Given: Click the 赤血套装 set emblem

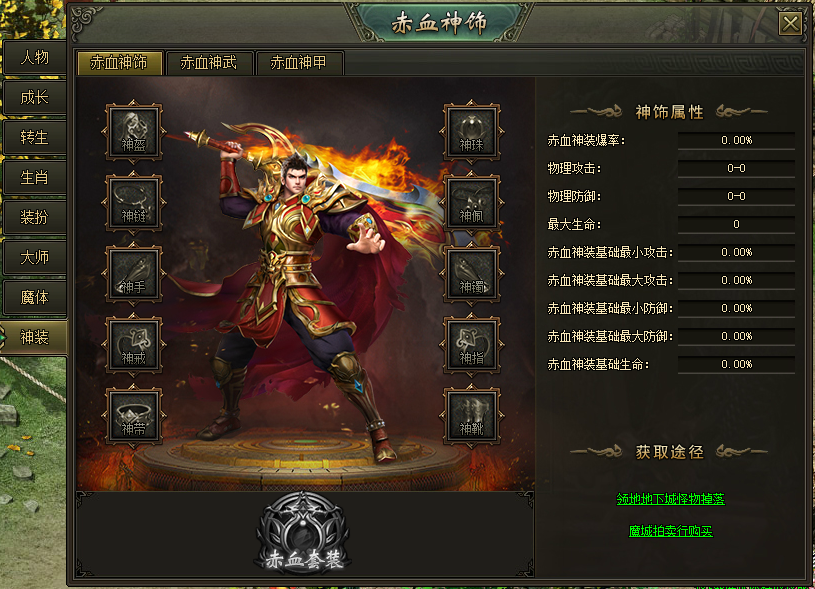Looking at the screenshot, I should pos(304,535).
